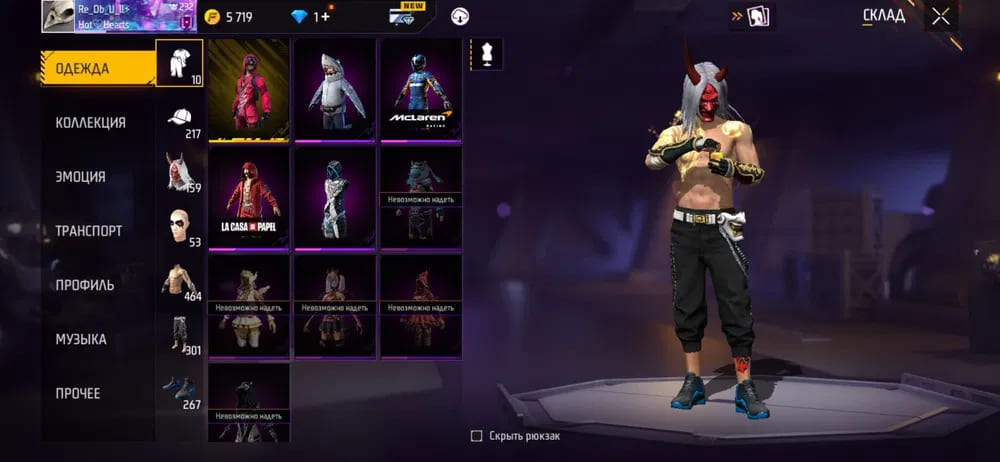The image size is (1000, 462).
Task: Toggle the Скрыть рюкзак checkbox
Action: pyautogui.click(x=477, y=436)
